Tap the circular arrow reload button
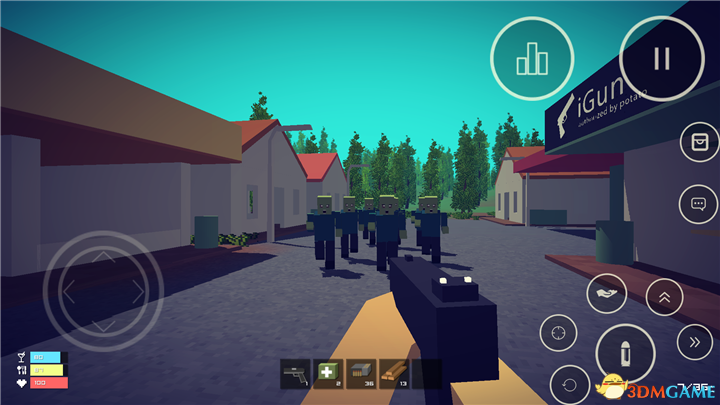Viewport: 720px width, 405px height. tap(571, 384)
